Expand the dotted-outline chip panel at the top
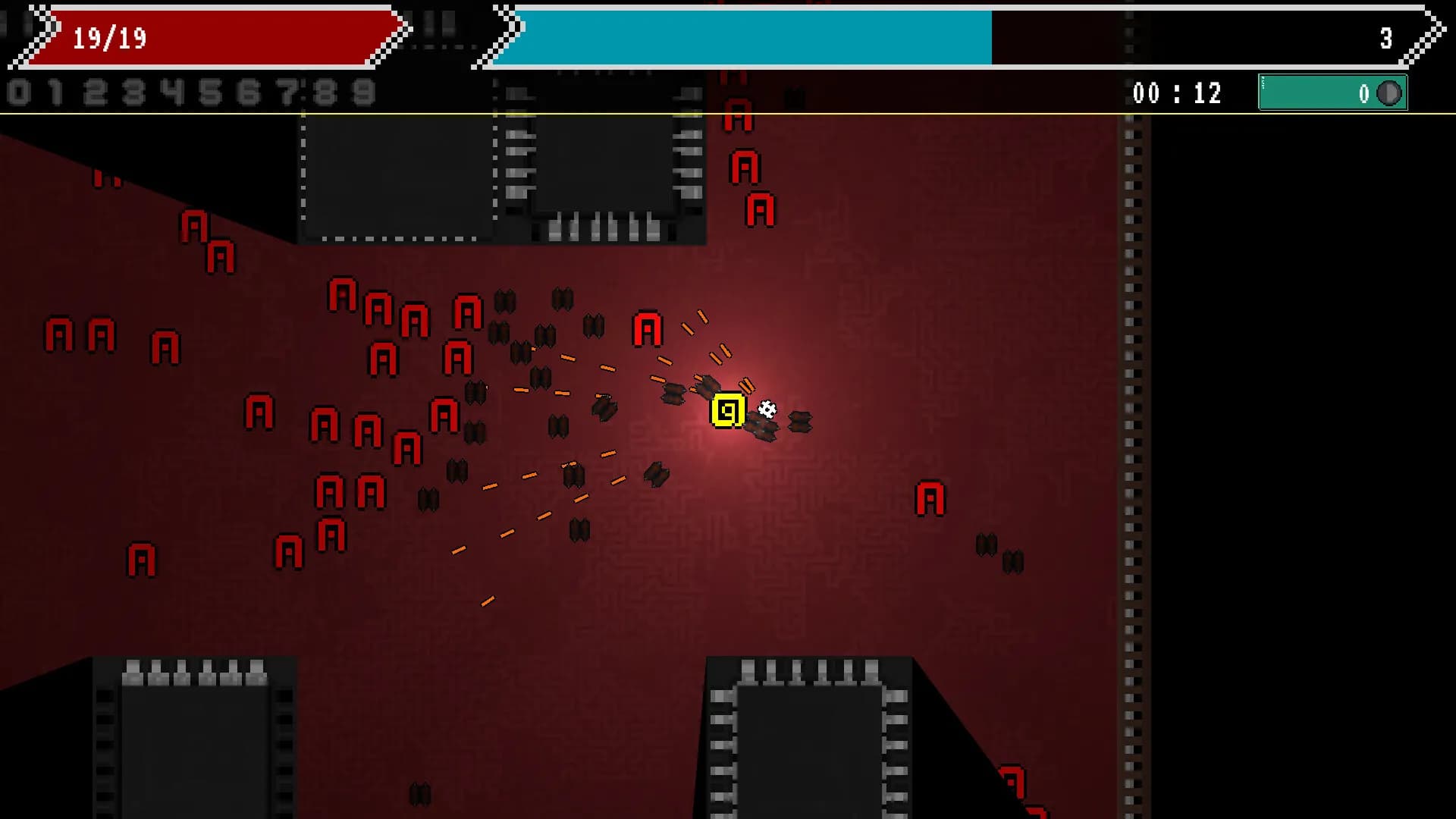Screen dimensions: 1456x819 click(x=394, y=174)
